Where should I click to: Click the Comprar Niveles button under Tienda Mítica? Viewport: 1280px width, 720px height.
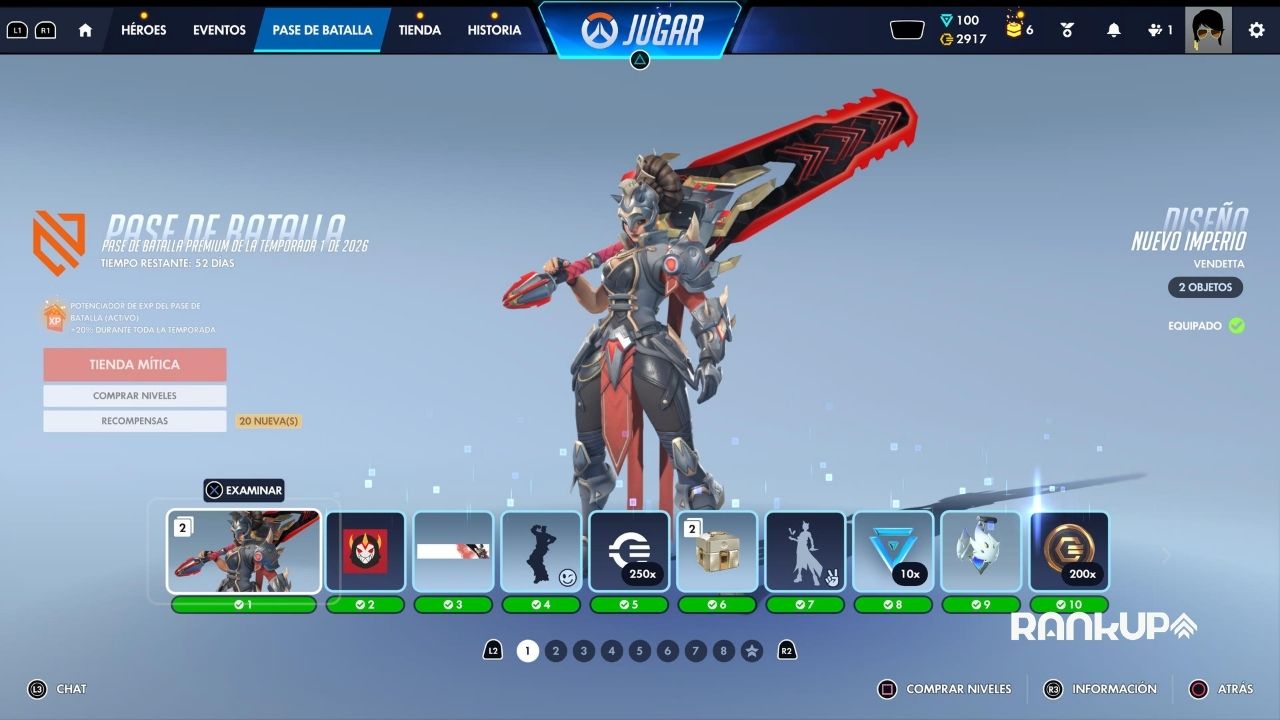pyautogui.click(x=135, y=396)
